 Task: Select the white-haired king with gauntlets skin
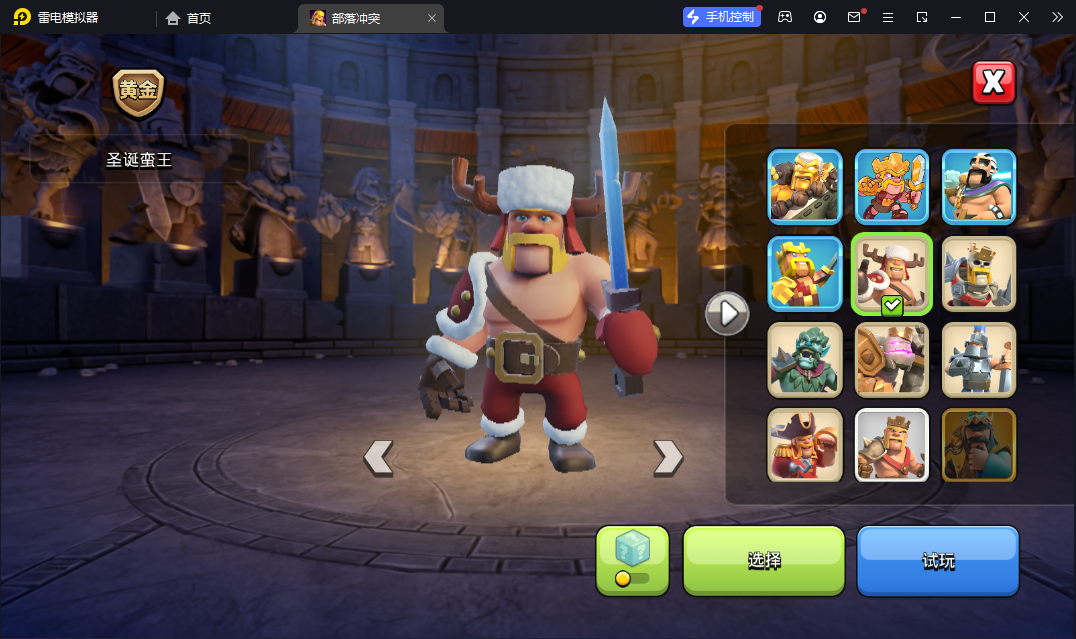(x=805, y=187)
